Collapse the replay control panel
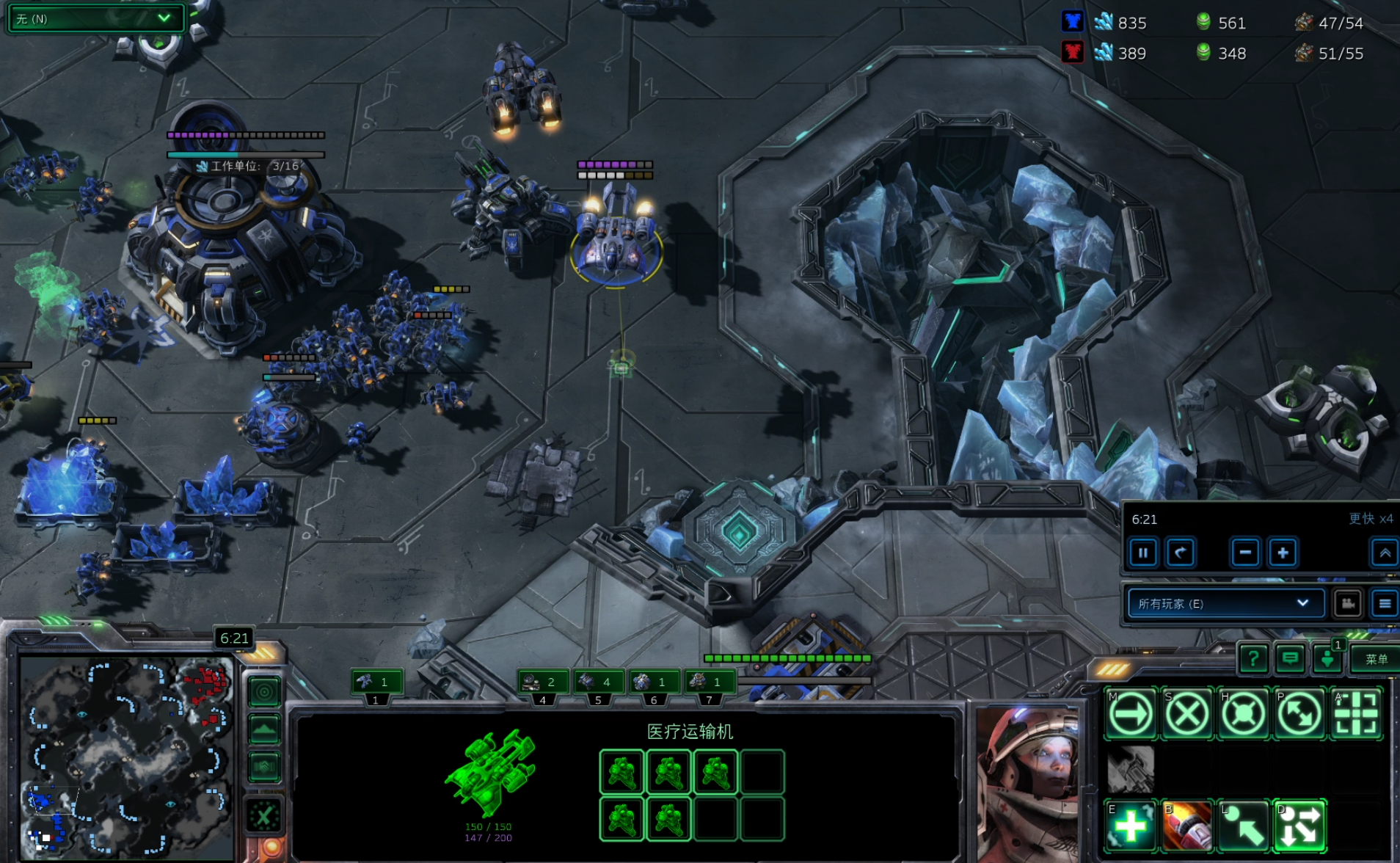This screenshot has width=1400, height=863. tap(1385, 553)
